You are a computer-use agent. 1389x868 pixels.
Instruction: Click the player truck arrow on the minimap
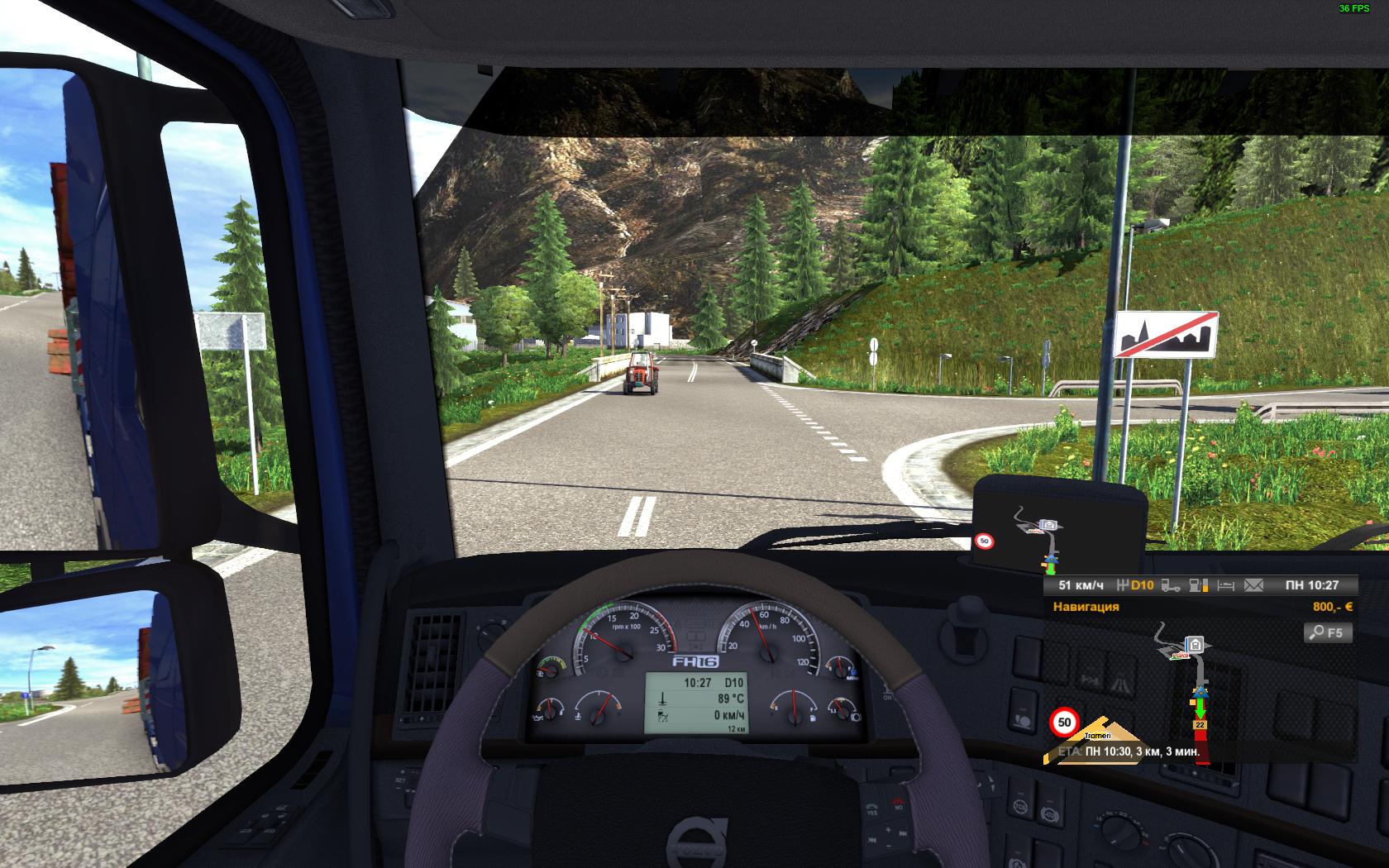1200,694
